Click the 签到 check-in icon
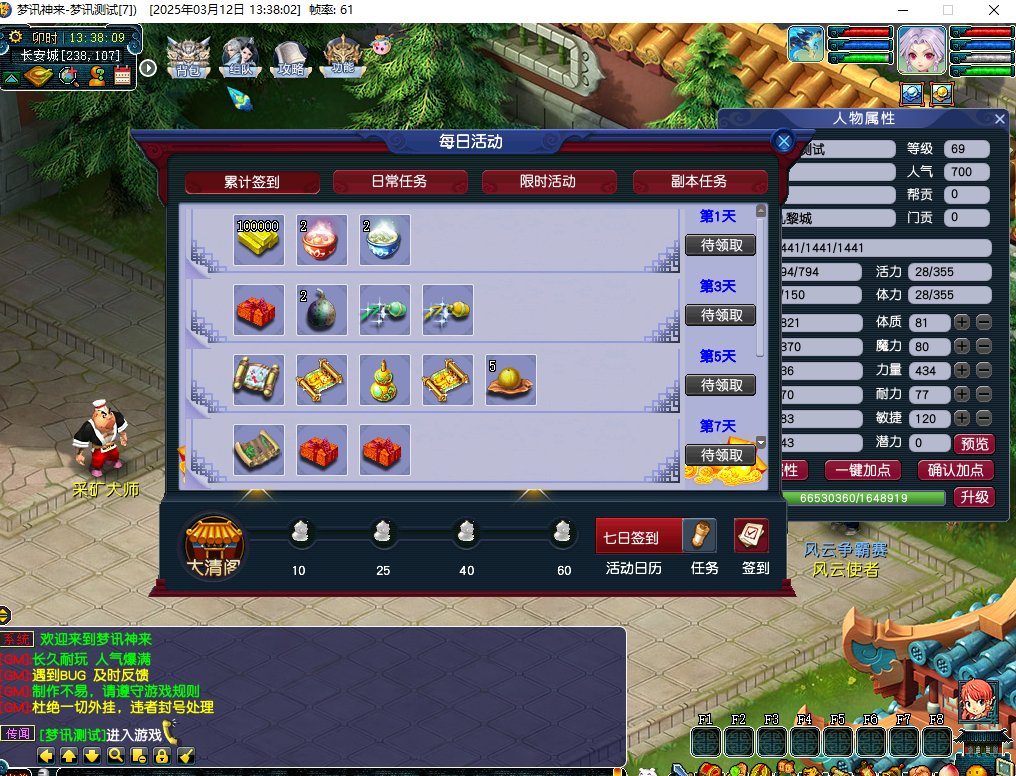The image size is (1016, 776). pos(752,536)
